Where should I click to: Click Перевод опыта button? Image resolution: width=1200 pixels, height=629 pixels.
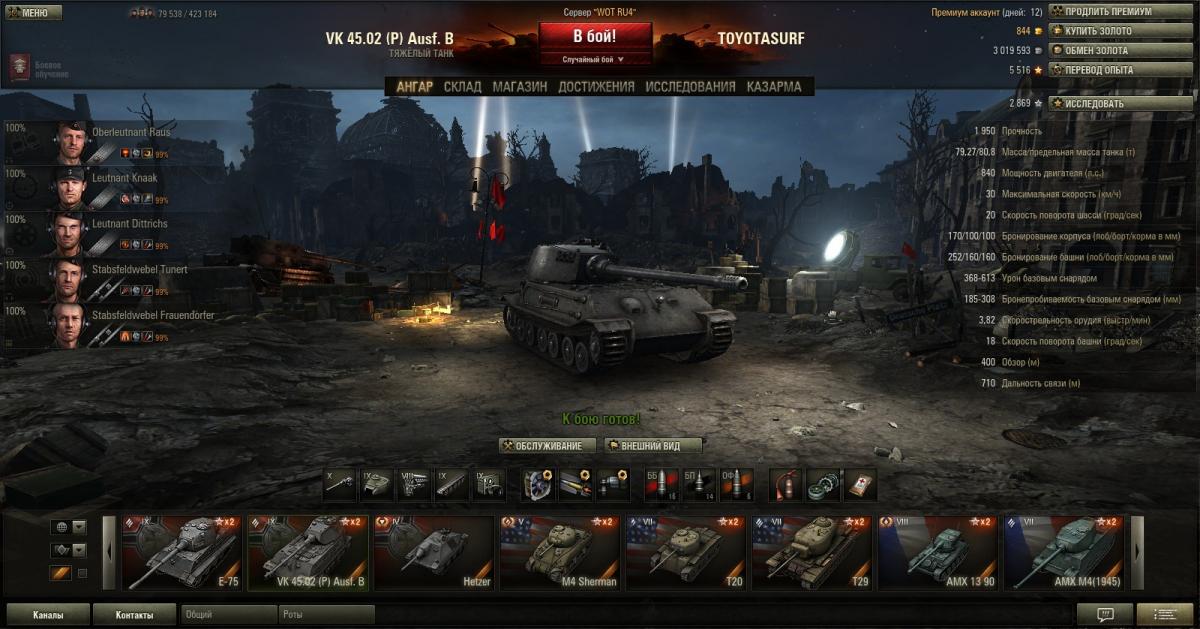pos(1120,70)
